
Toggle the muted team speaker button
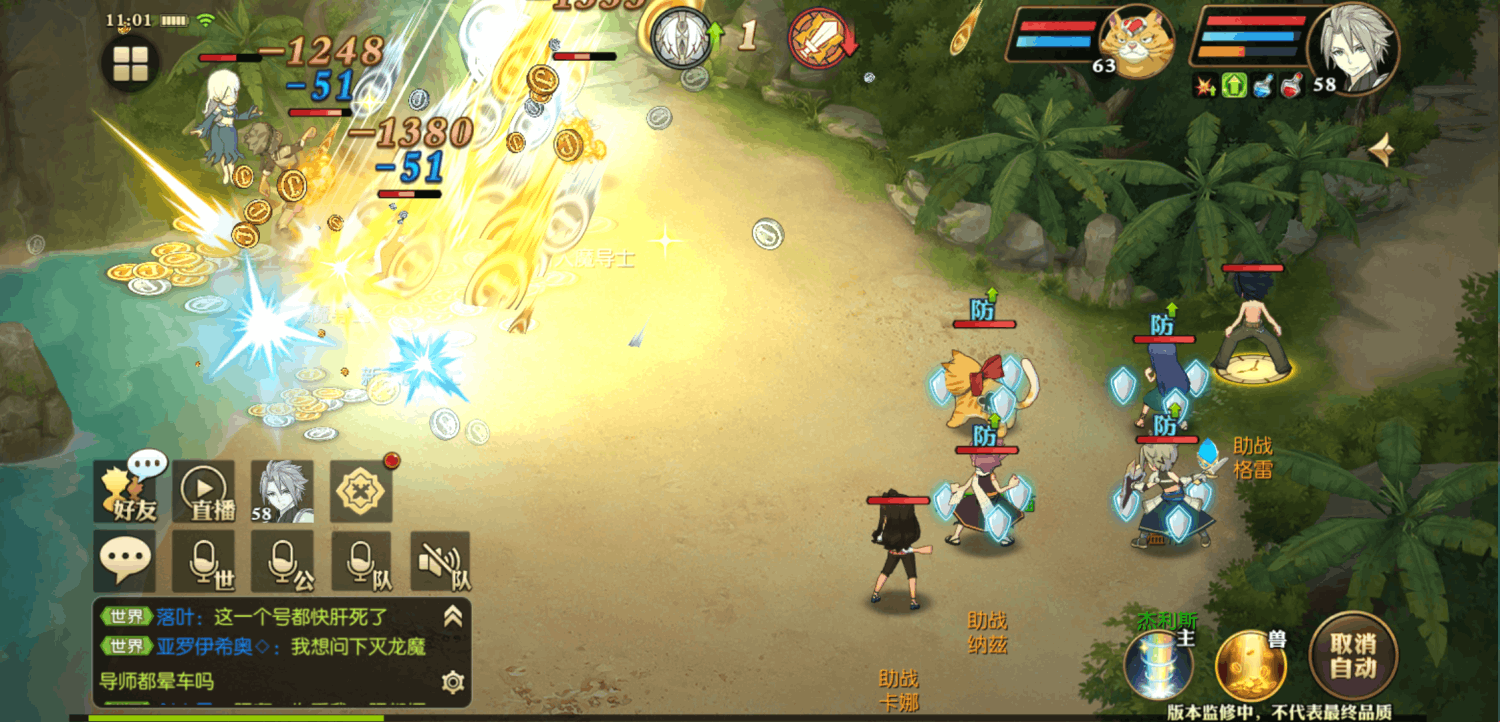(x=440, y=561)
